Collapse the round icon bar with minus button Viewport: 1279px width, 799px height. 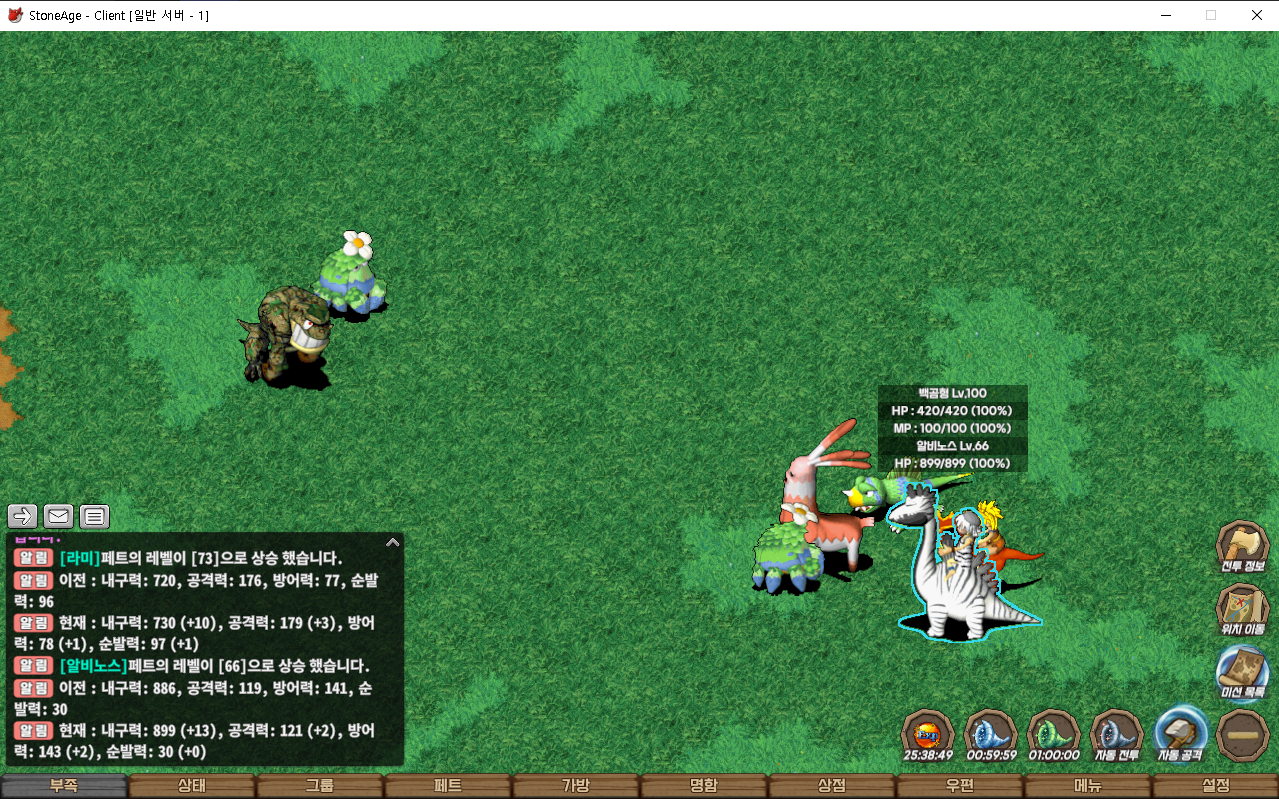pos(1243,734)
